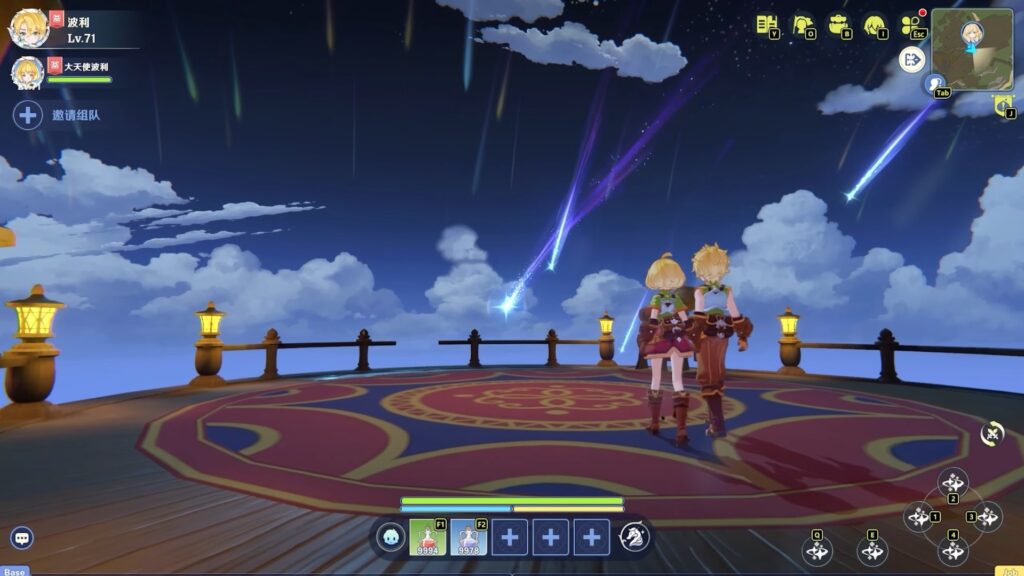
Task: Use the red potion in the hotbar
Action: (427, 537)
